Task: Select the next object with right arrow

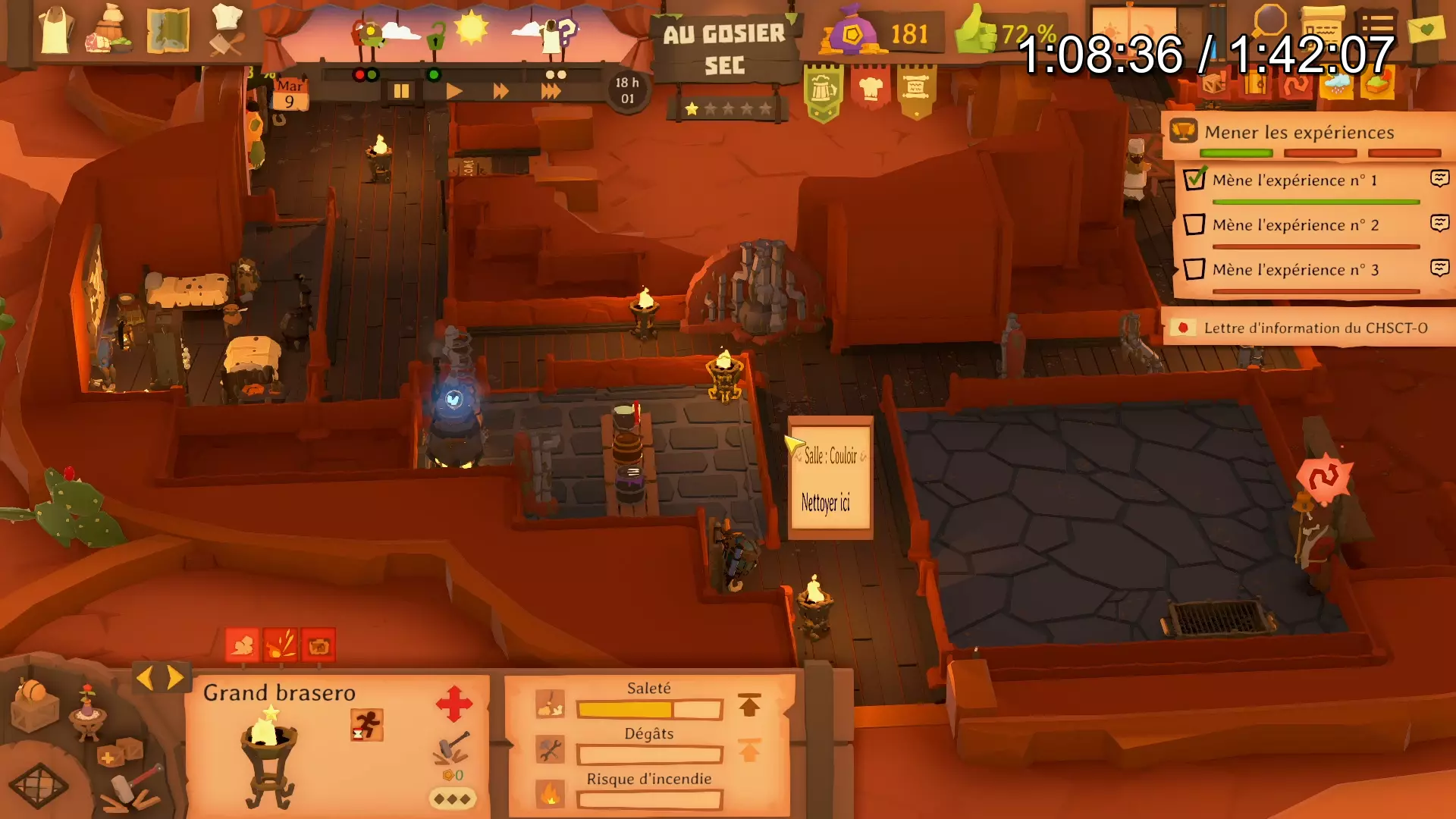Action: coord(176,677)
